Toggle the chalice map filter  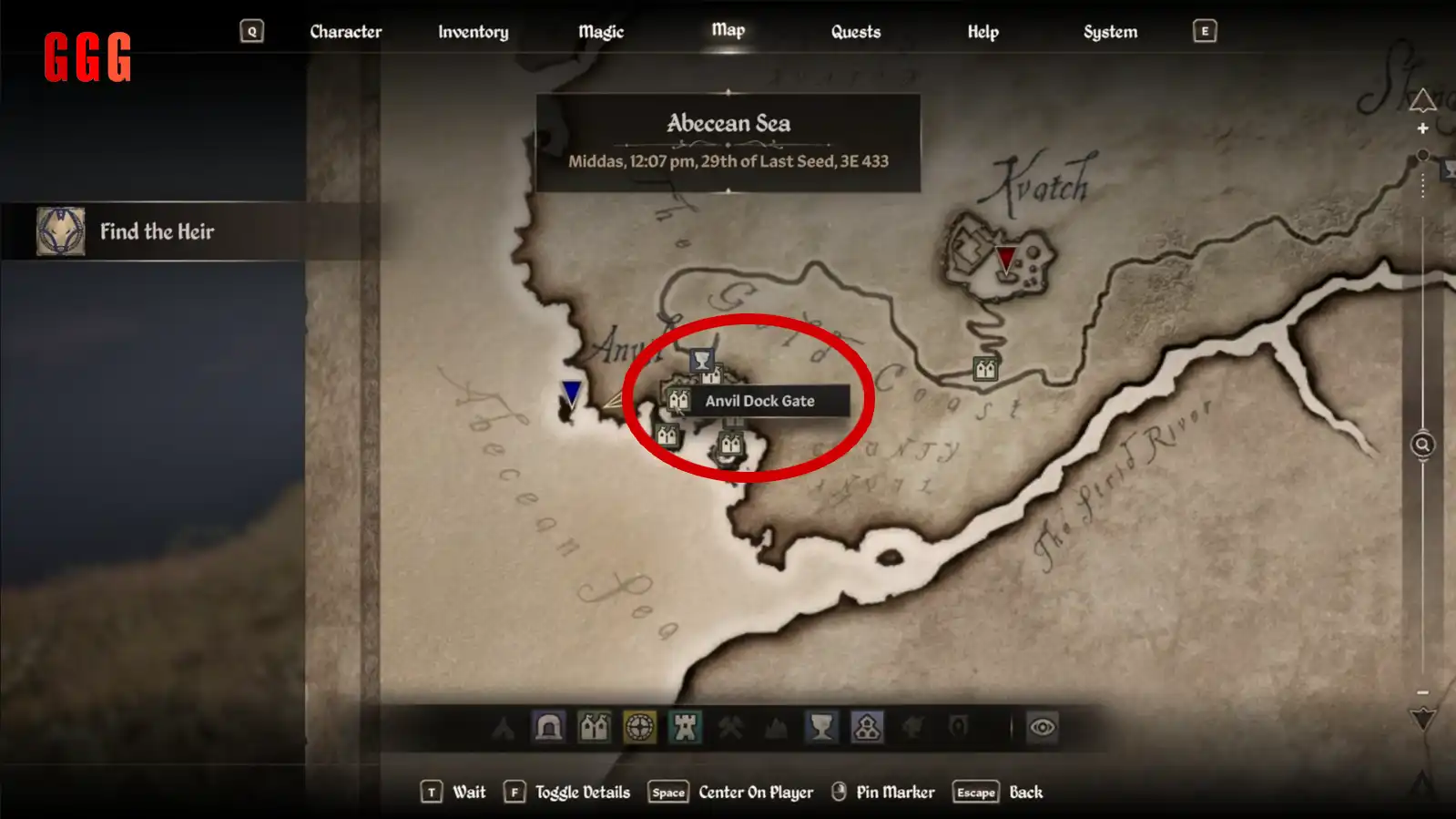pos(821,727)
